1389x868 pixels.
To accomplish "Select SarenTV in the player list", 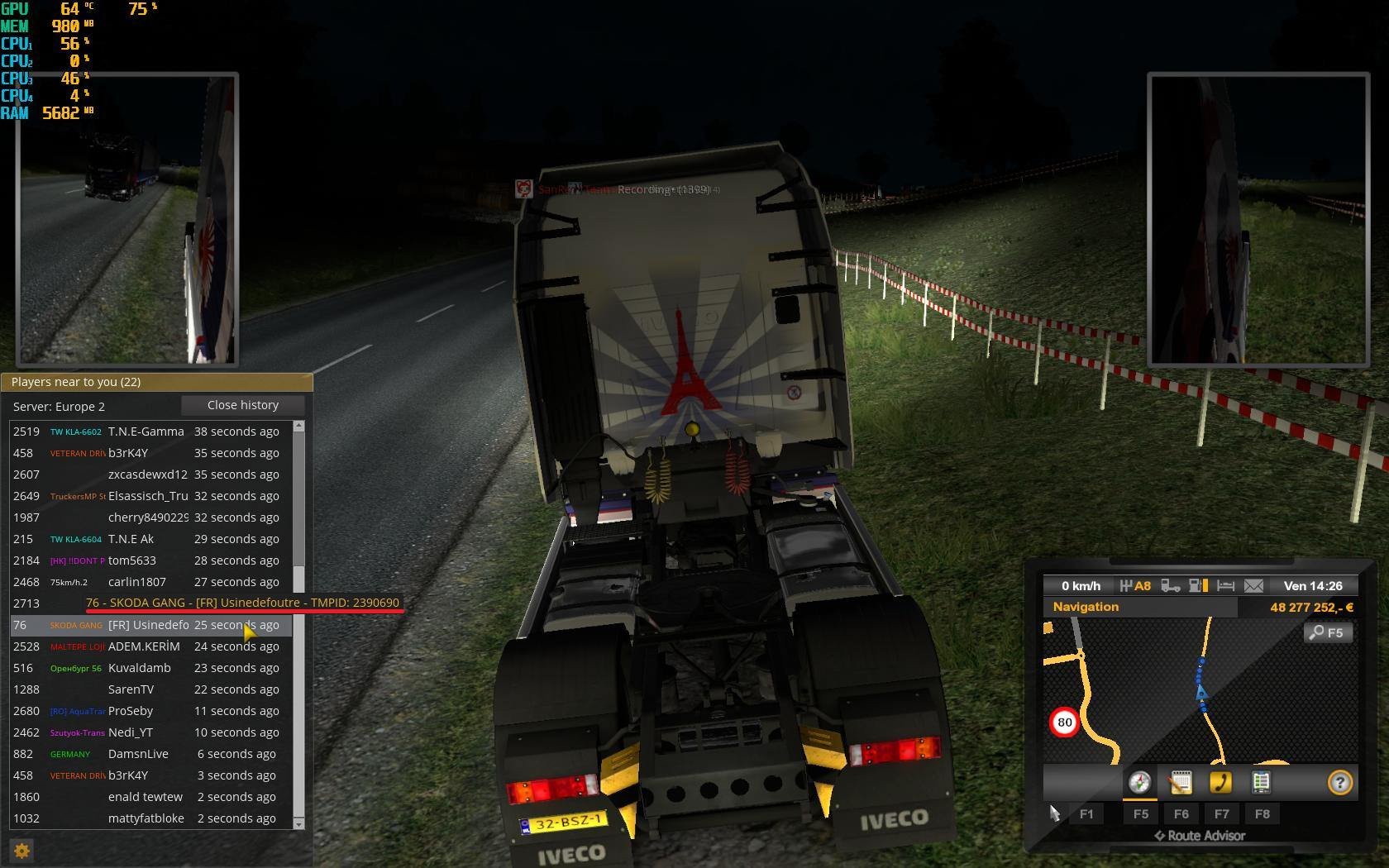I will (x=131, y=689).
